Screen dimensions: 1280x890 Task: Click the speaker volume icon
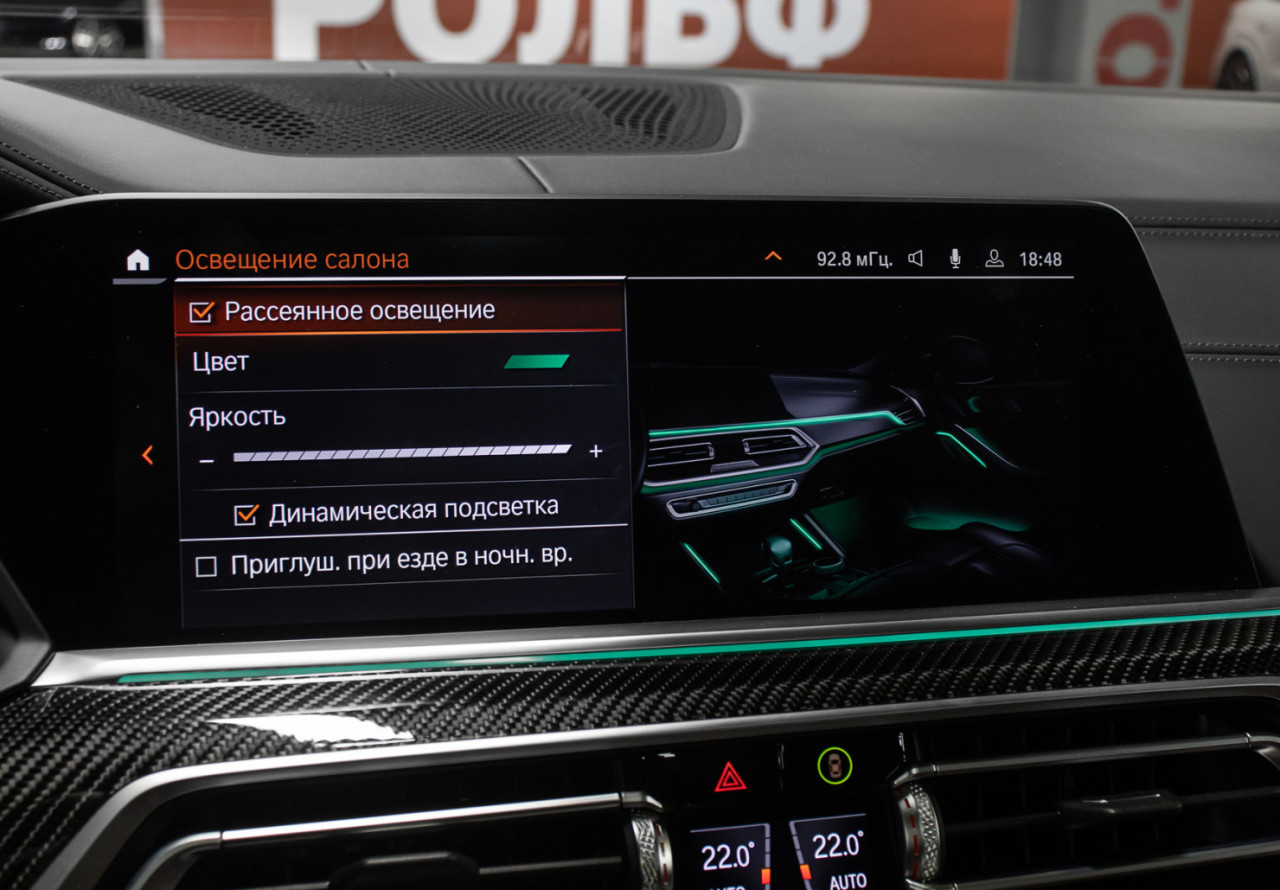click(x=915, y=259)
